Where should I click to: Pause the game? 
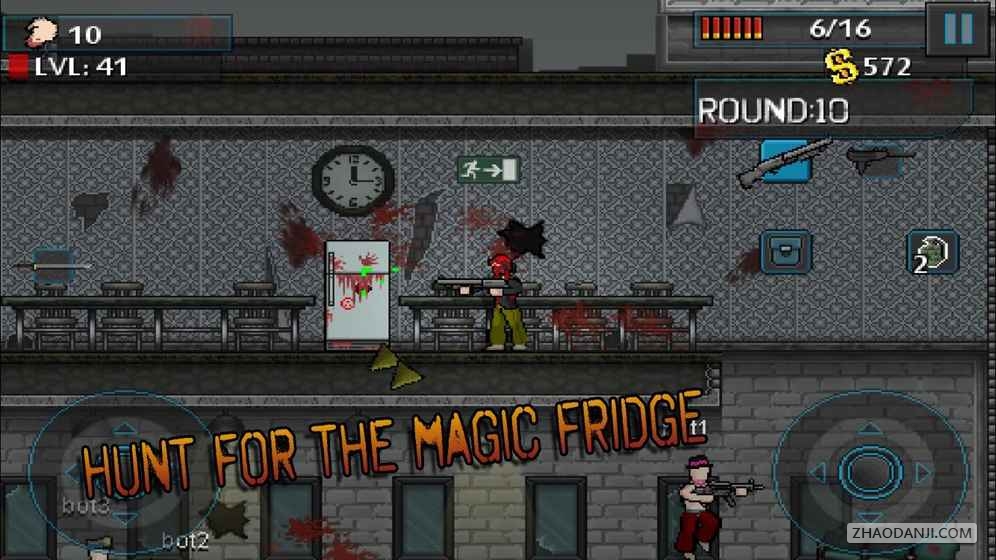957,30
